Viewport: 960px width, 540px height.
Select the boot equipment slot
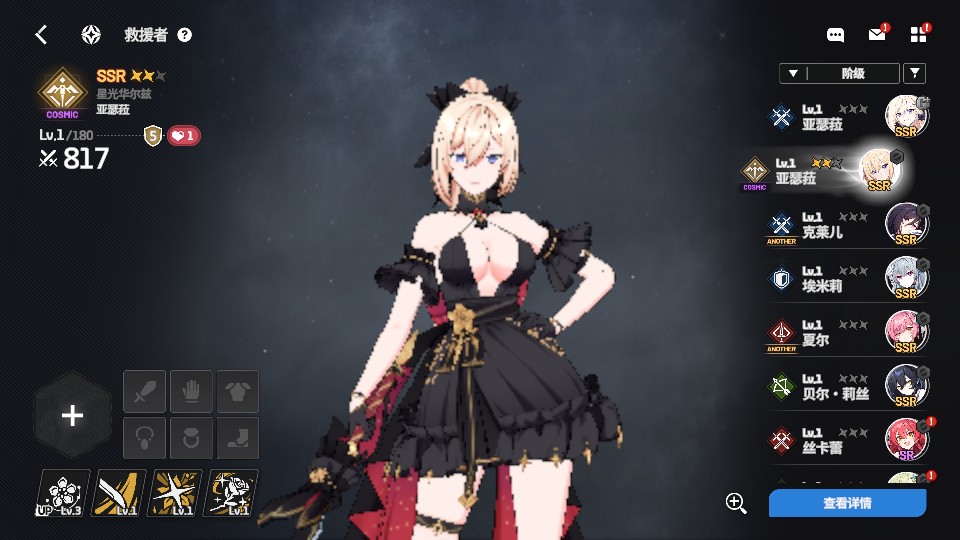(238, 438)
